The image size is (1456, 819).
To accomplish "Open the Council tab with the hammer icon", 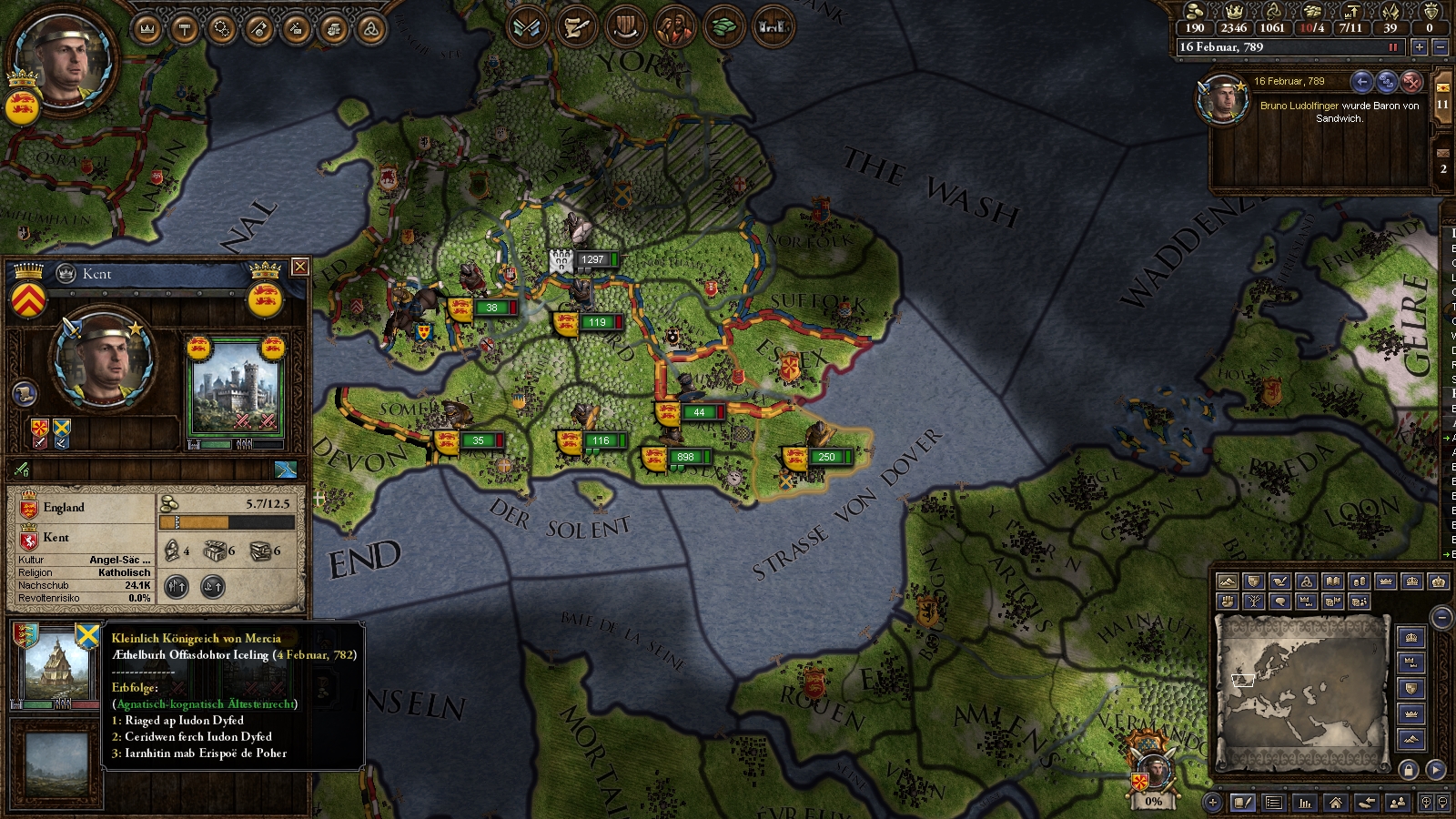I will 185,29.
